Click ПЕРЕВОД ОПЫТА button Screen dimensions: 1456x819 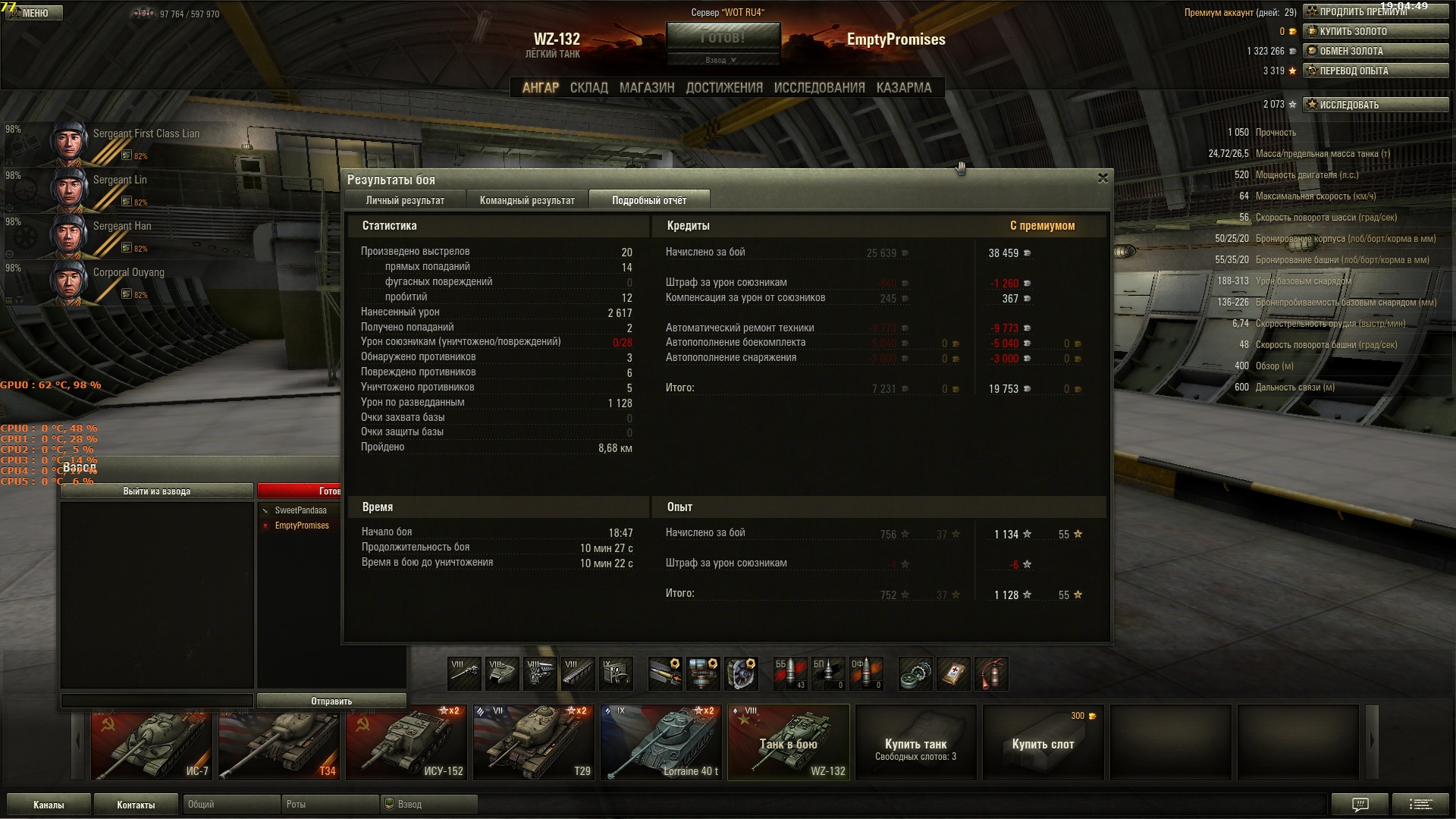1375,71
